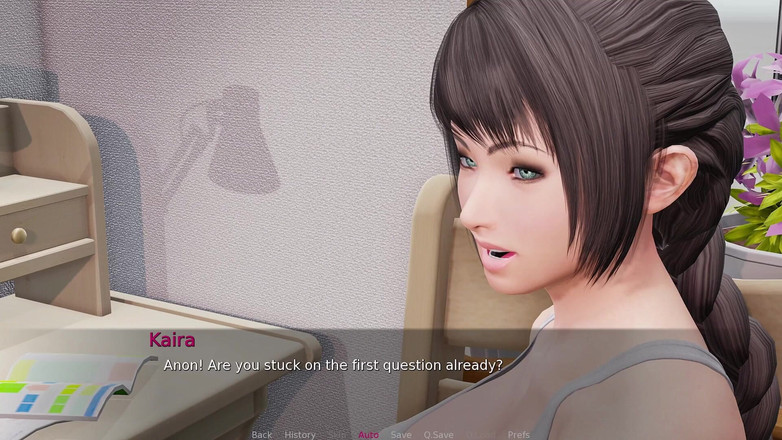This screenshot has height=440, width=782.
Task: Go back with the Back button
Action: click(x=262, y=435)
